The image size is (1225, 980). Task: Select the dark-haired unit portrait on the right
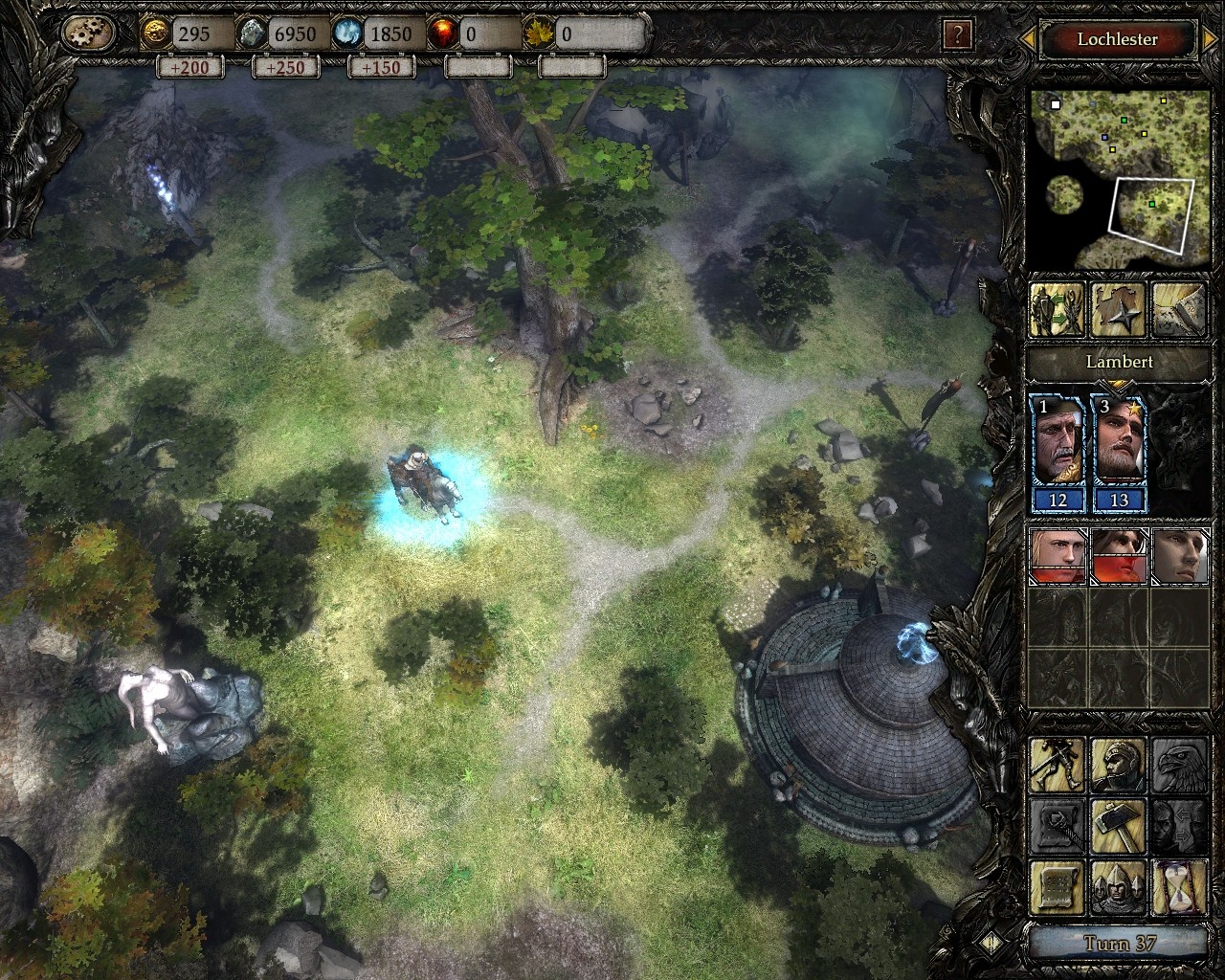coord(1178,557)
